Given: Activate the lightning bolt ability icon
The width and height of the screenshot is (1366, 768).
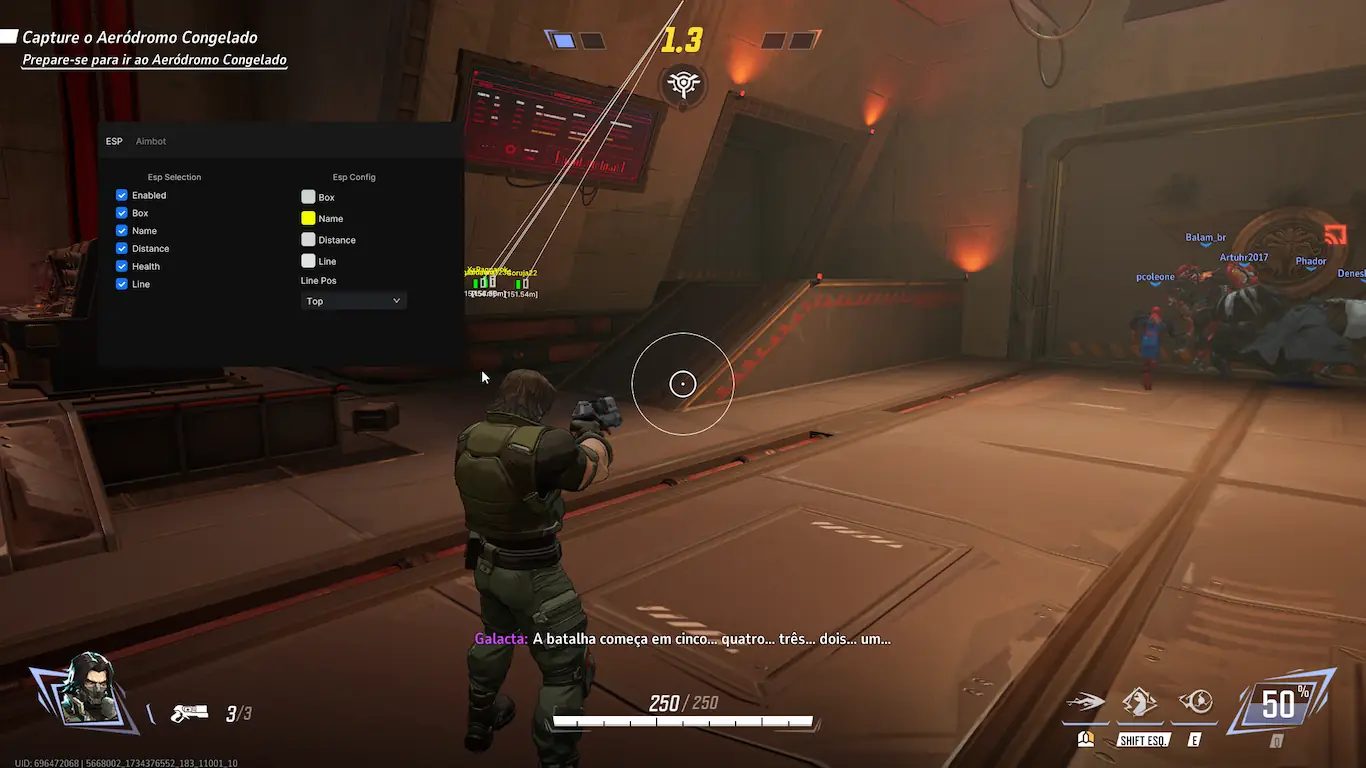Looking at the screenshot, I should click(x=1085, y=702).
